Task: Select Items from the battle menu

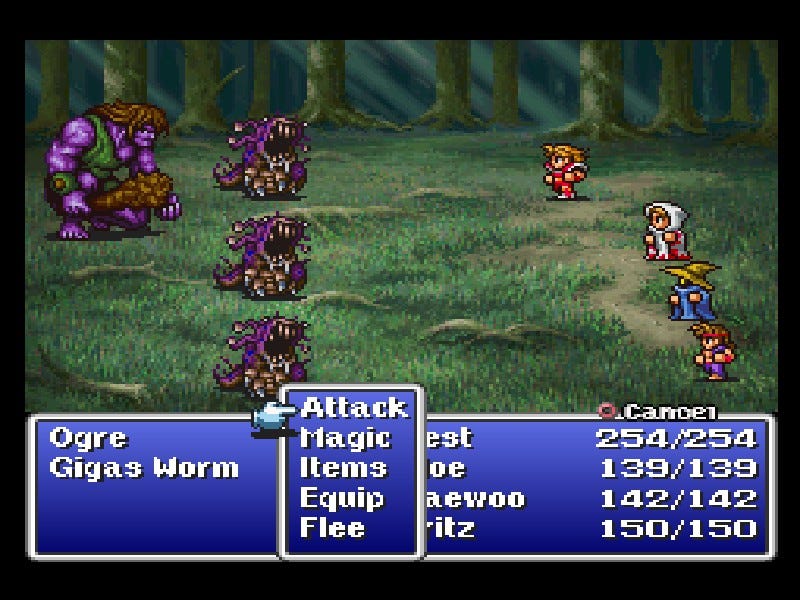Action: pyautogui.click(x=343, y=468)
